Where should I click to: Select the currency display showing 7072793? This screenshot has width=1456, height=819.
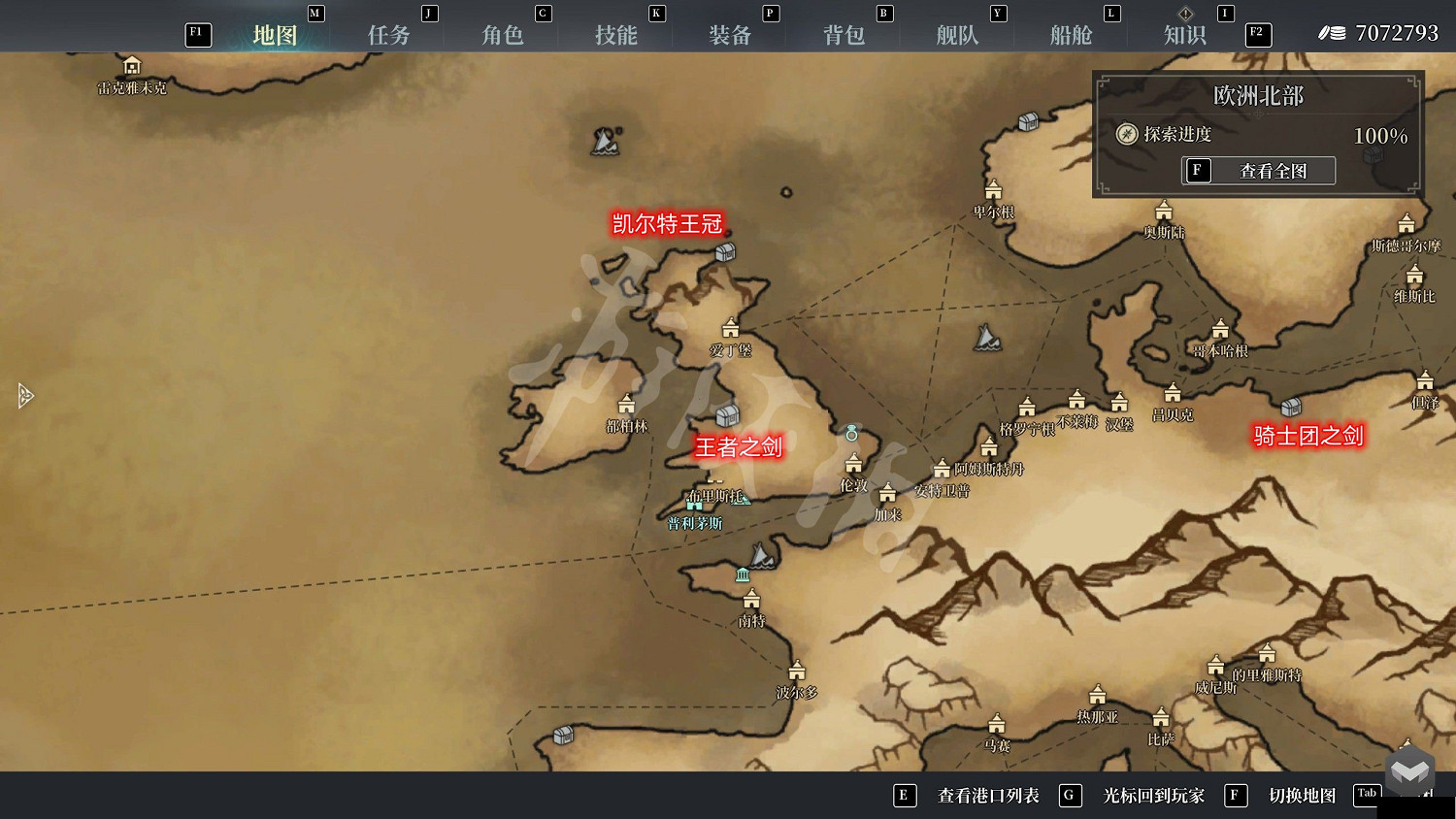coord(1379,32)
